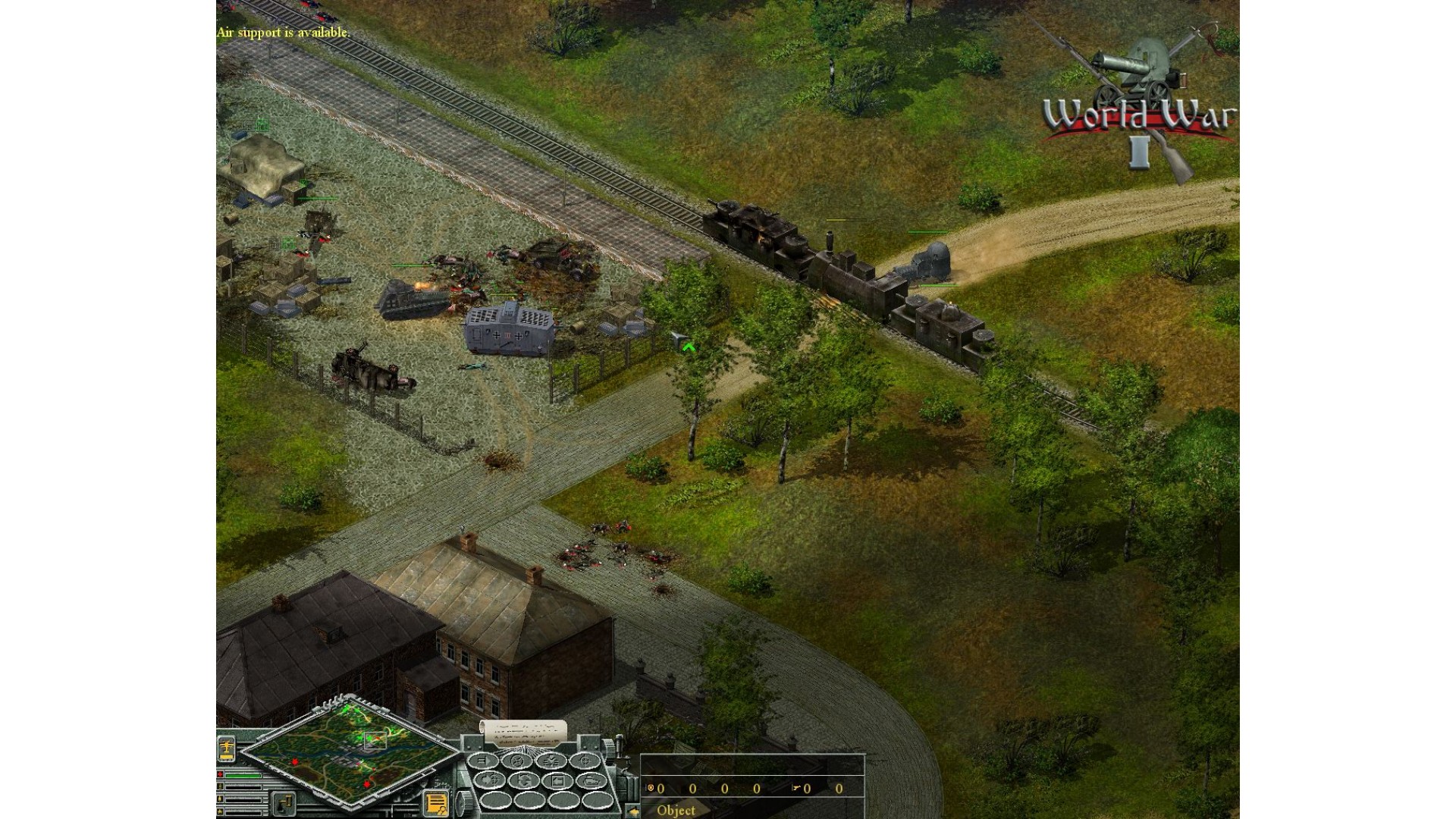Screen dimensions: 1456x819
Task: Click the pipe-shaped icon below the minimap
Action: point(284,803)
